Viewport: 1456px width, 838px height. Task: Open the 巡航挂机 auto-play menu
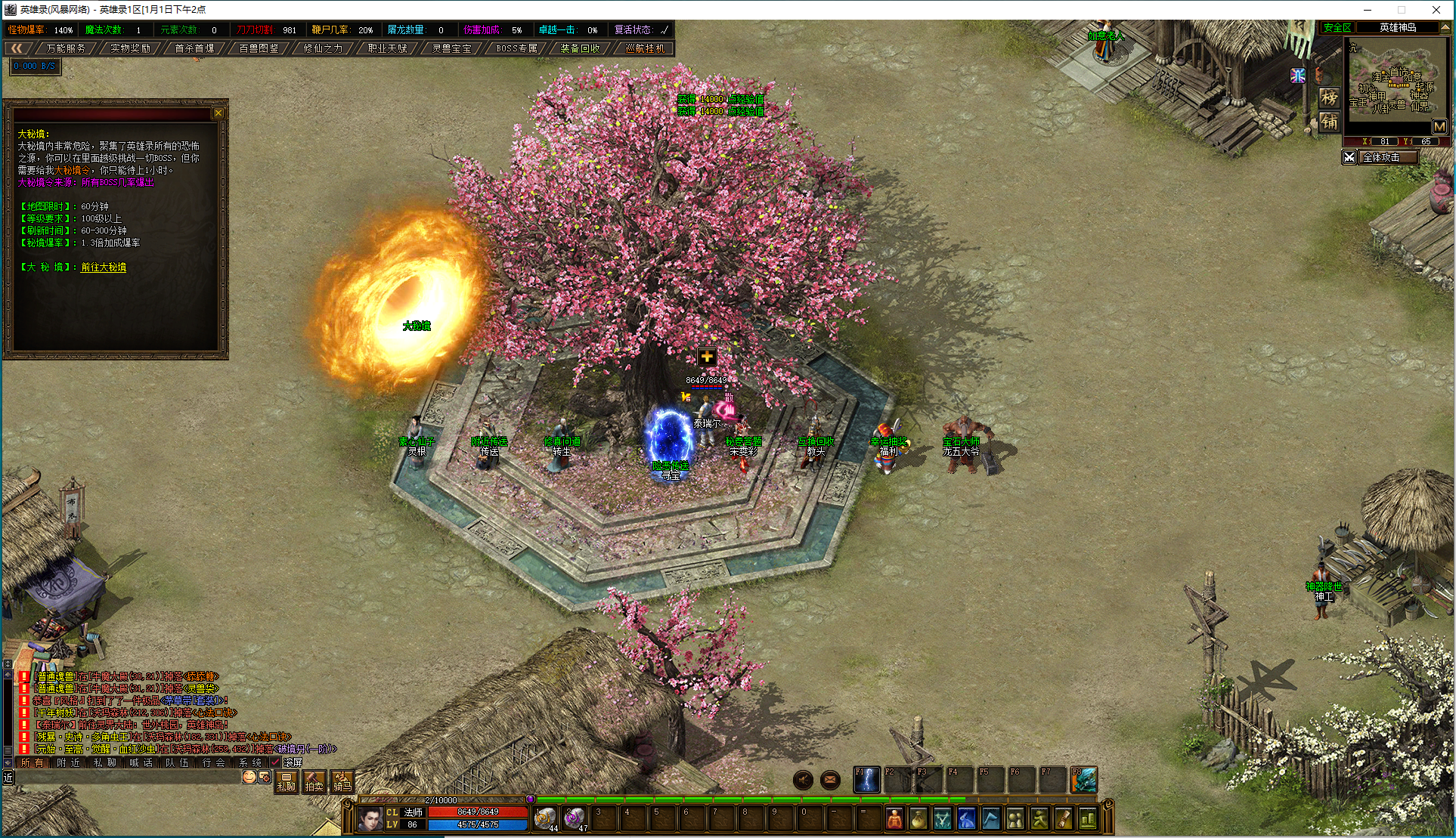645,48
